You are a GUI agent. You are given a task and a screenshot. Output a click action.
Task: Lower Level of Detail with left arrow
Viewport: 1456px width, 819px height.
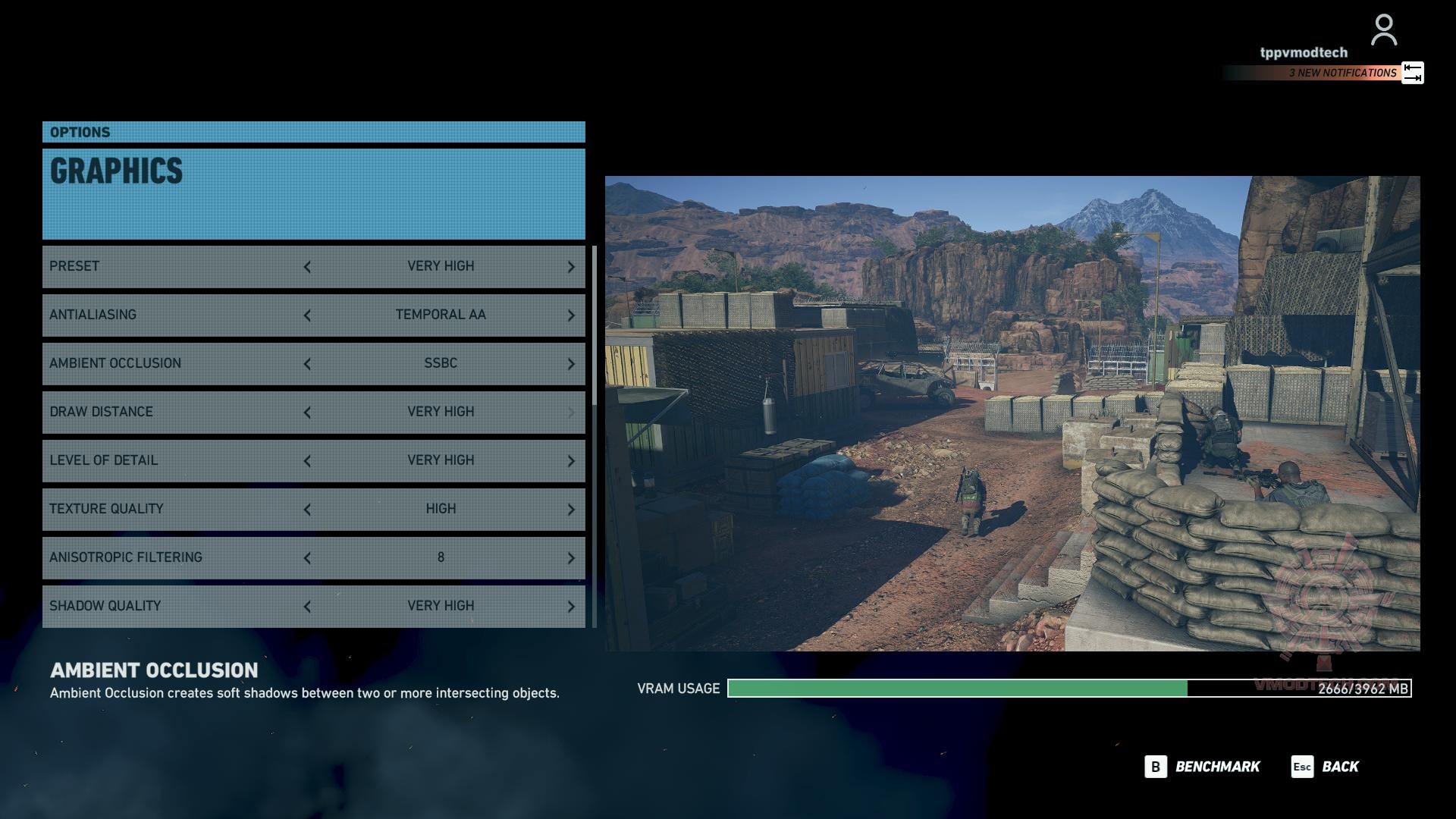307,461
